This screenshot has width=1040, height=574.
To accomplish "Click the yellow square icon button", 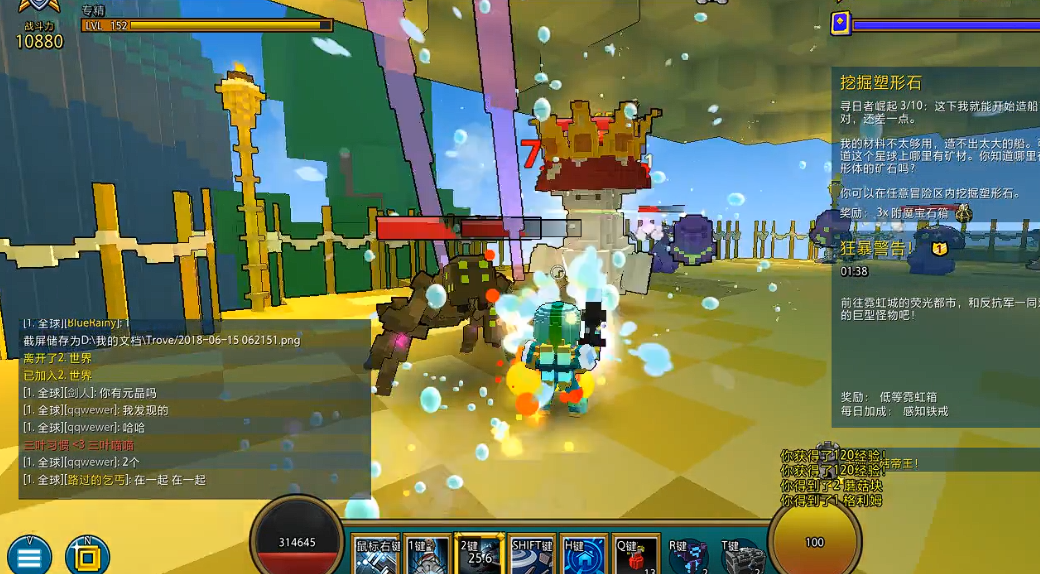I will point(87,555).
